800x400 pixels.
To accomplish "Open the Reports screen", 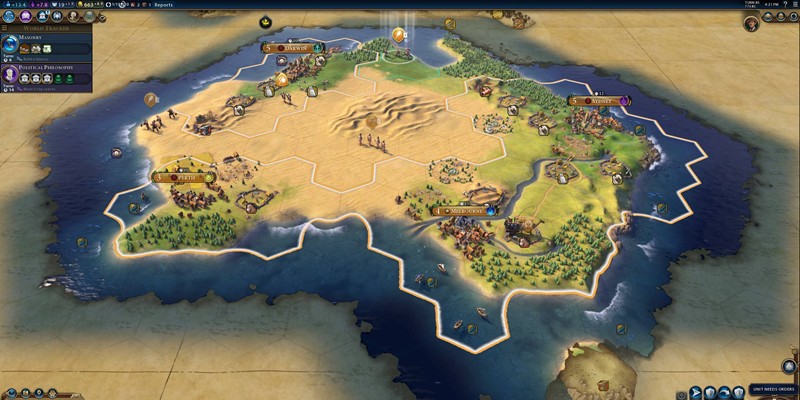I will coord(163,4).
